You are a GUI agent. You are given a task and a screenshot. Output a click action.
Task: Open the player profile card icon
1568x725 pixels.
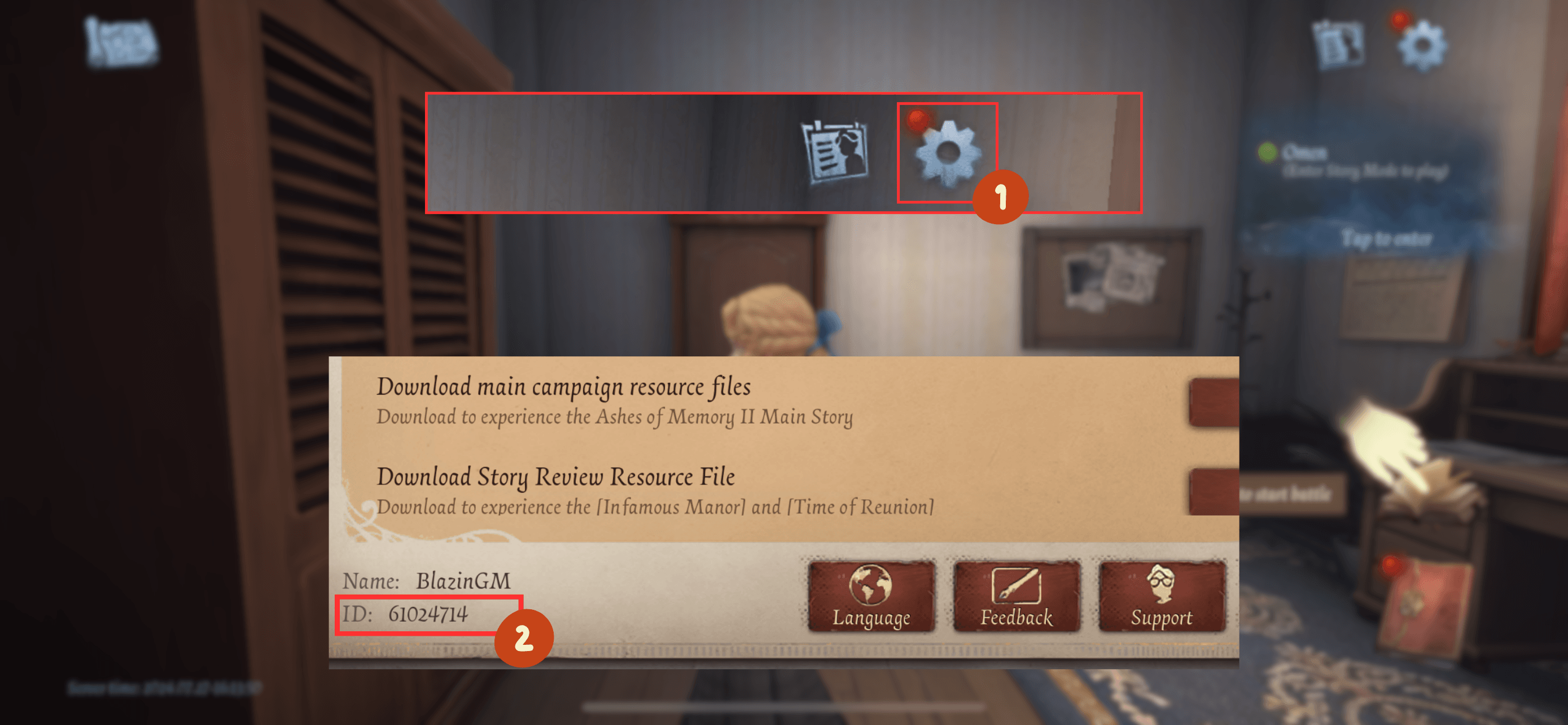834,151
